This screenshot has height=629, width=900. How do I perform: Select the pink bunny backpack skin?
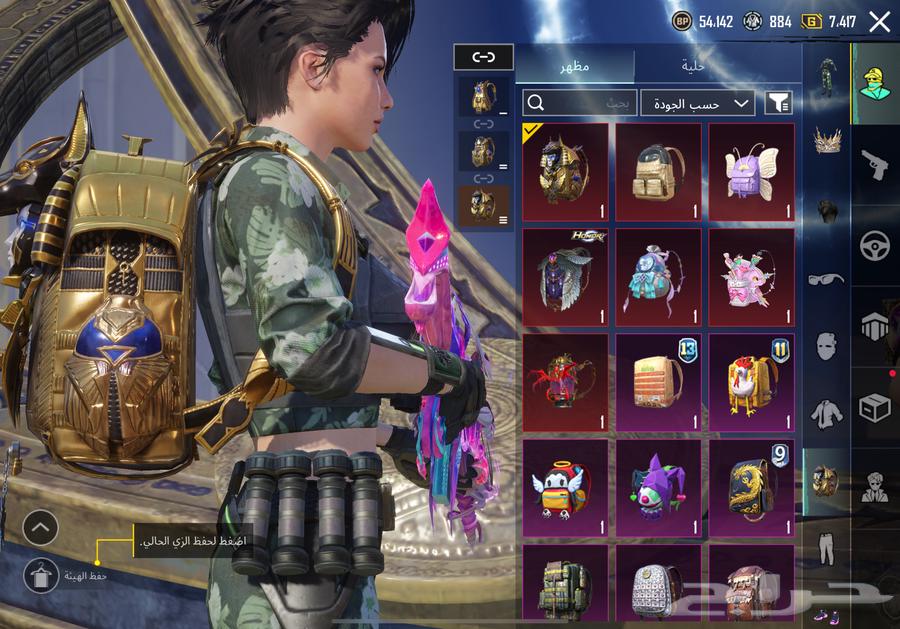751,277
